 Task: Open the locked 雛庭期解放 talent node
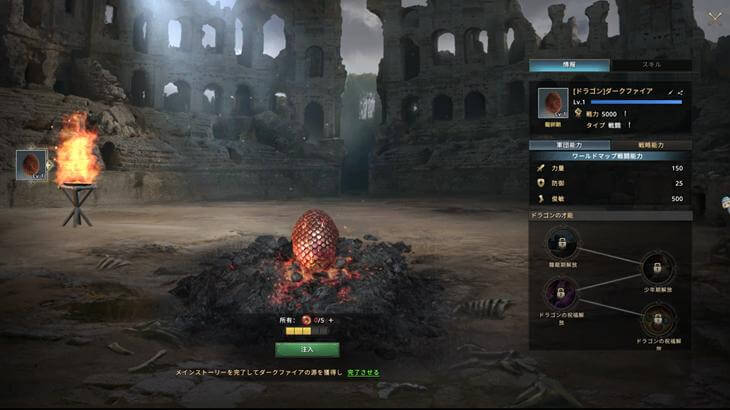(561, 243)
